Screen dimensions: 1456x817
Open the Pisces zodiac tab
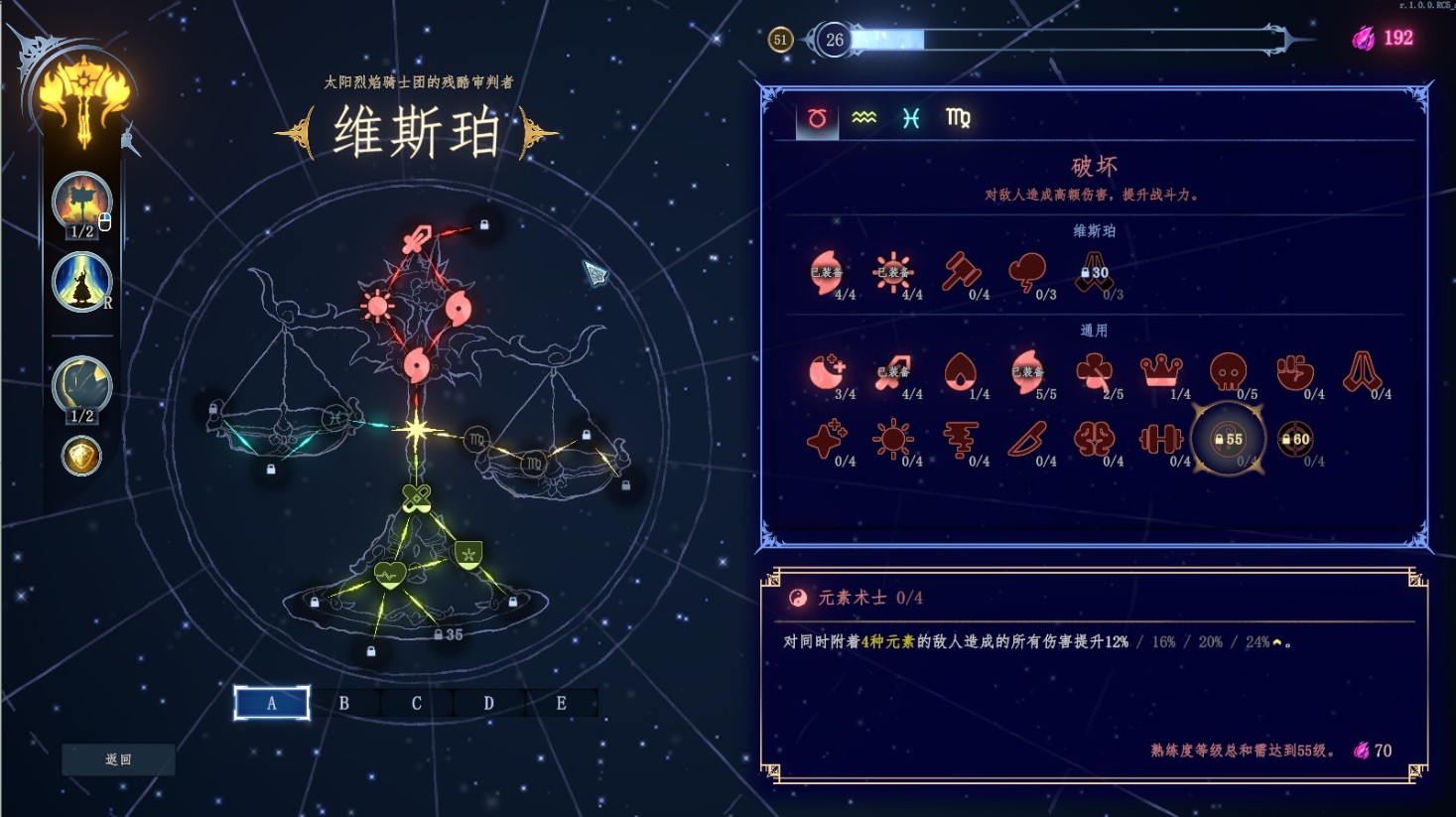click(x=910, y=119)
